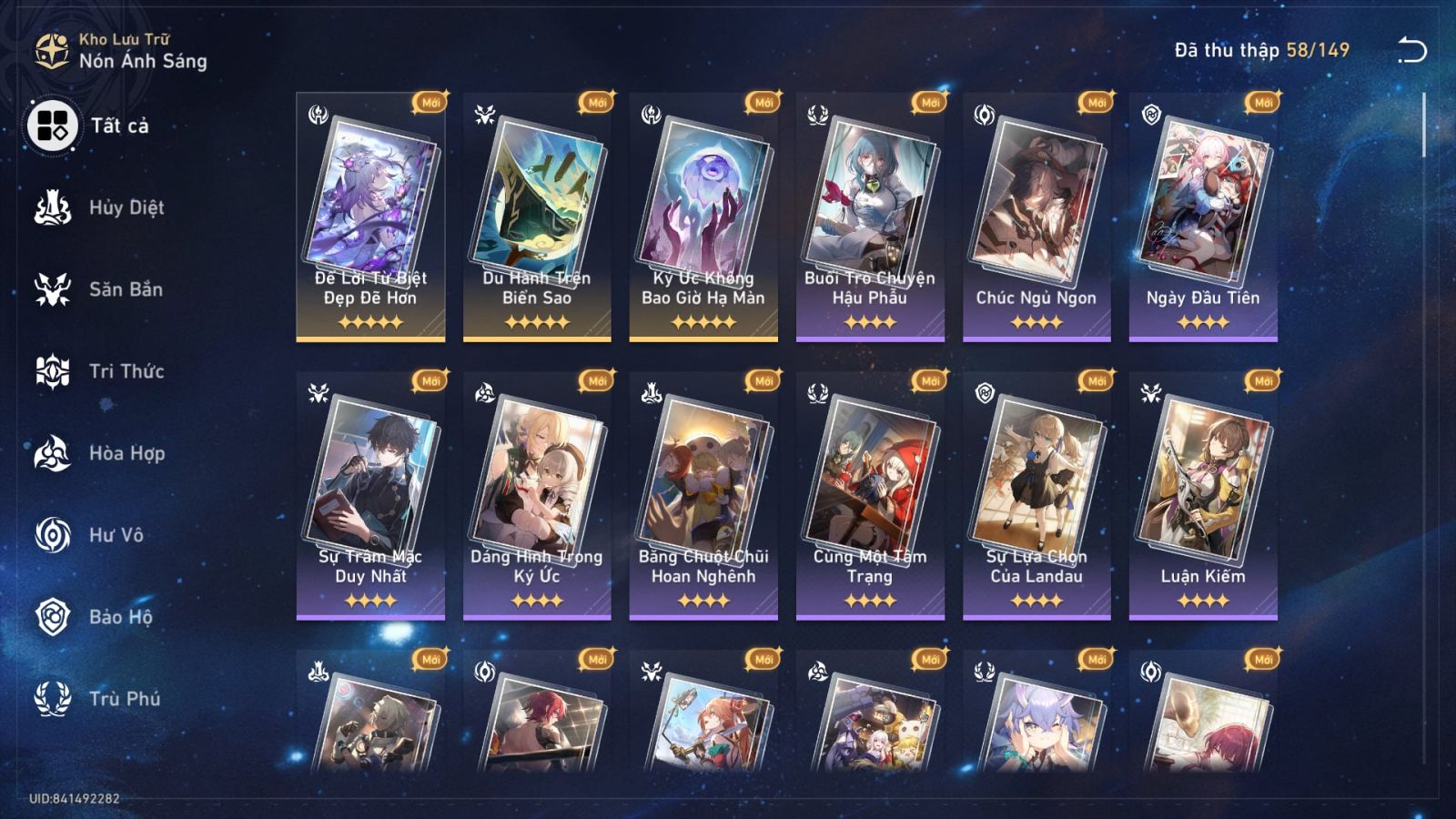Image resolution: width=1456 pixels, height=819 pixels.
Task: Toggle the Mới badge on Luận Kiếm card
Action: (1260, 383)
